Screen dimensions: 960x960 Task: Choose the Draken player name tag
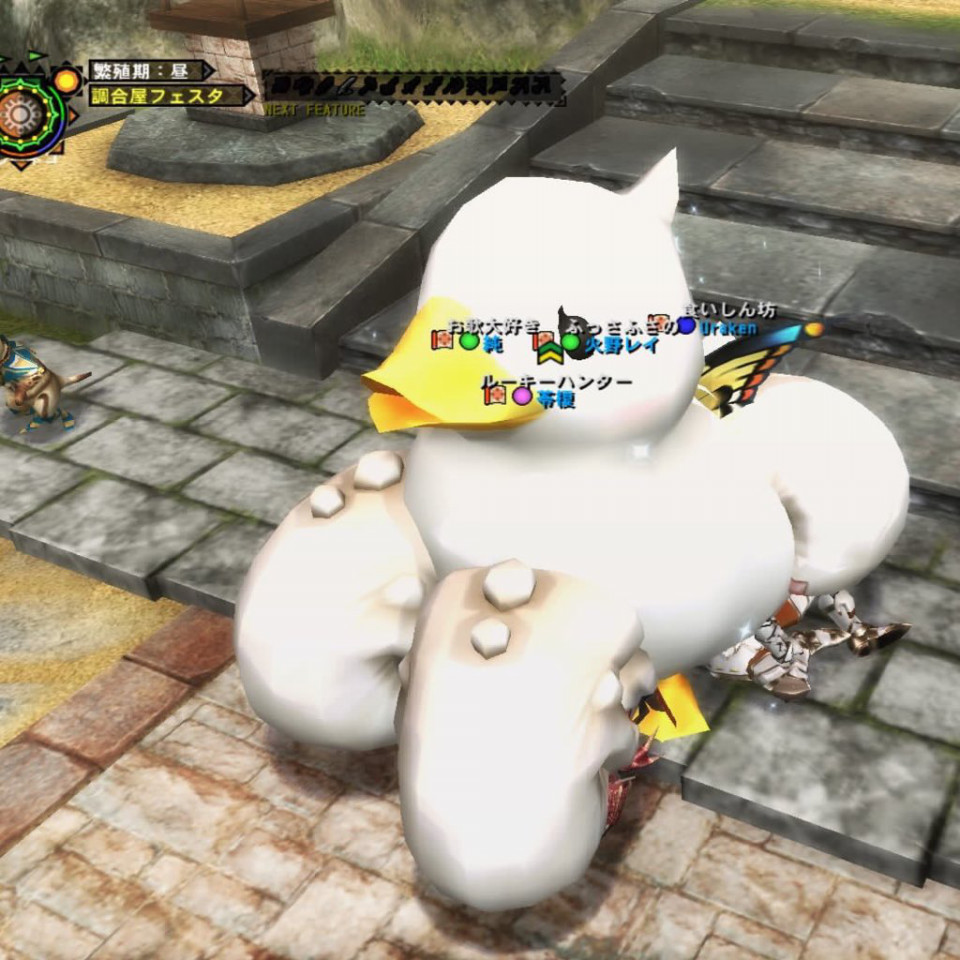click(x=728, y=327)
